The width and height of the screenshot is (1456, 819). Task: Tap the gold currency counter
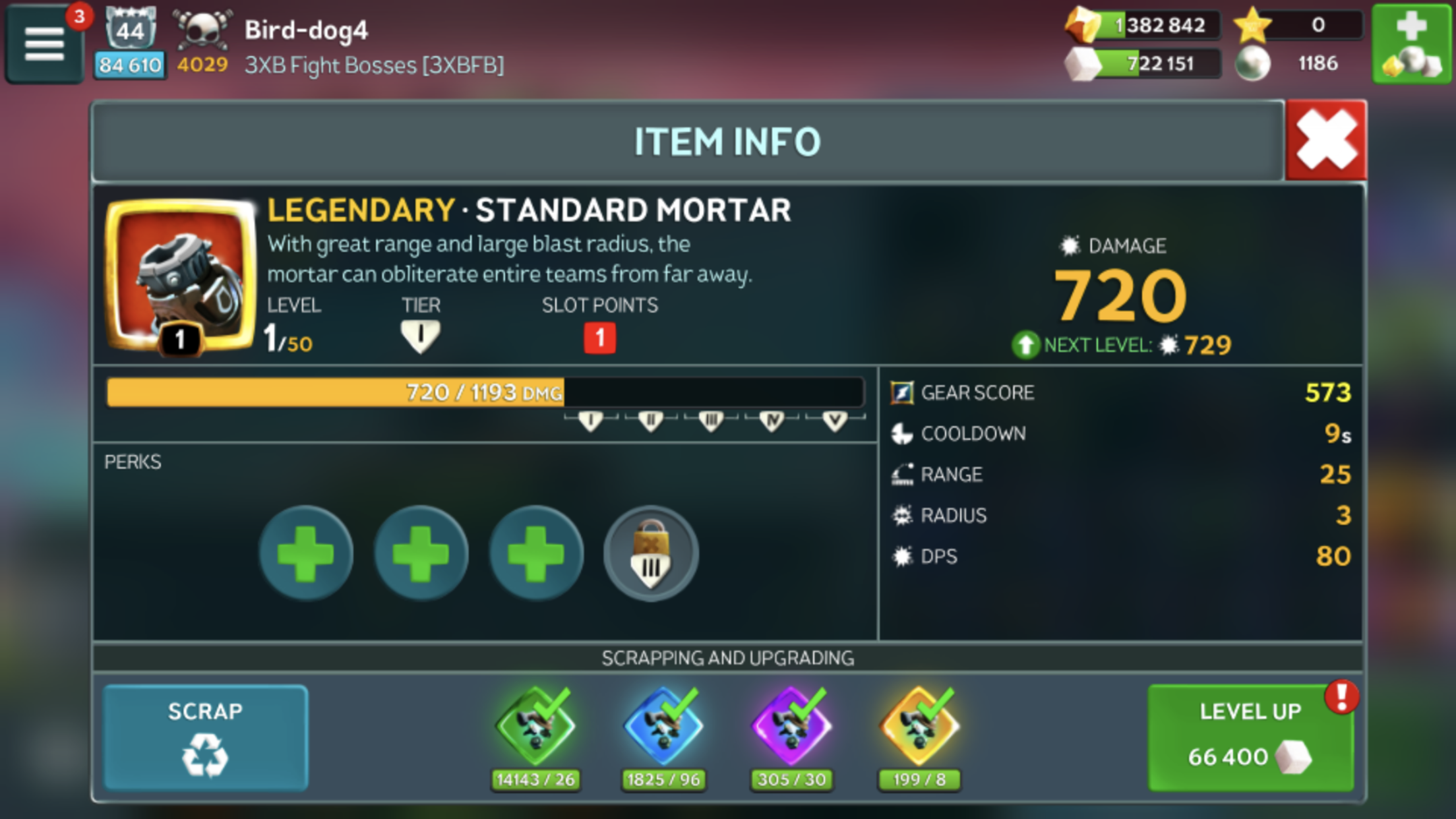(1144, 26)
